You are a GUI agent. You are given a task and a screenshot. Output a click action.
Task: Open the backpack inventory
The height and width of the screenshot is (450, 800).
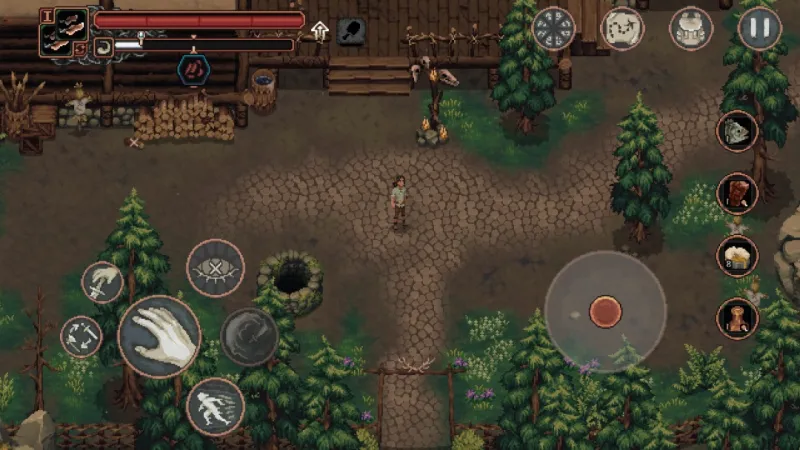tap(689, 28)
